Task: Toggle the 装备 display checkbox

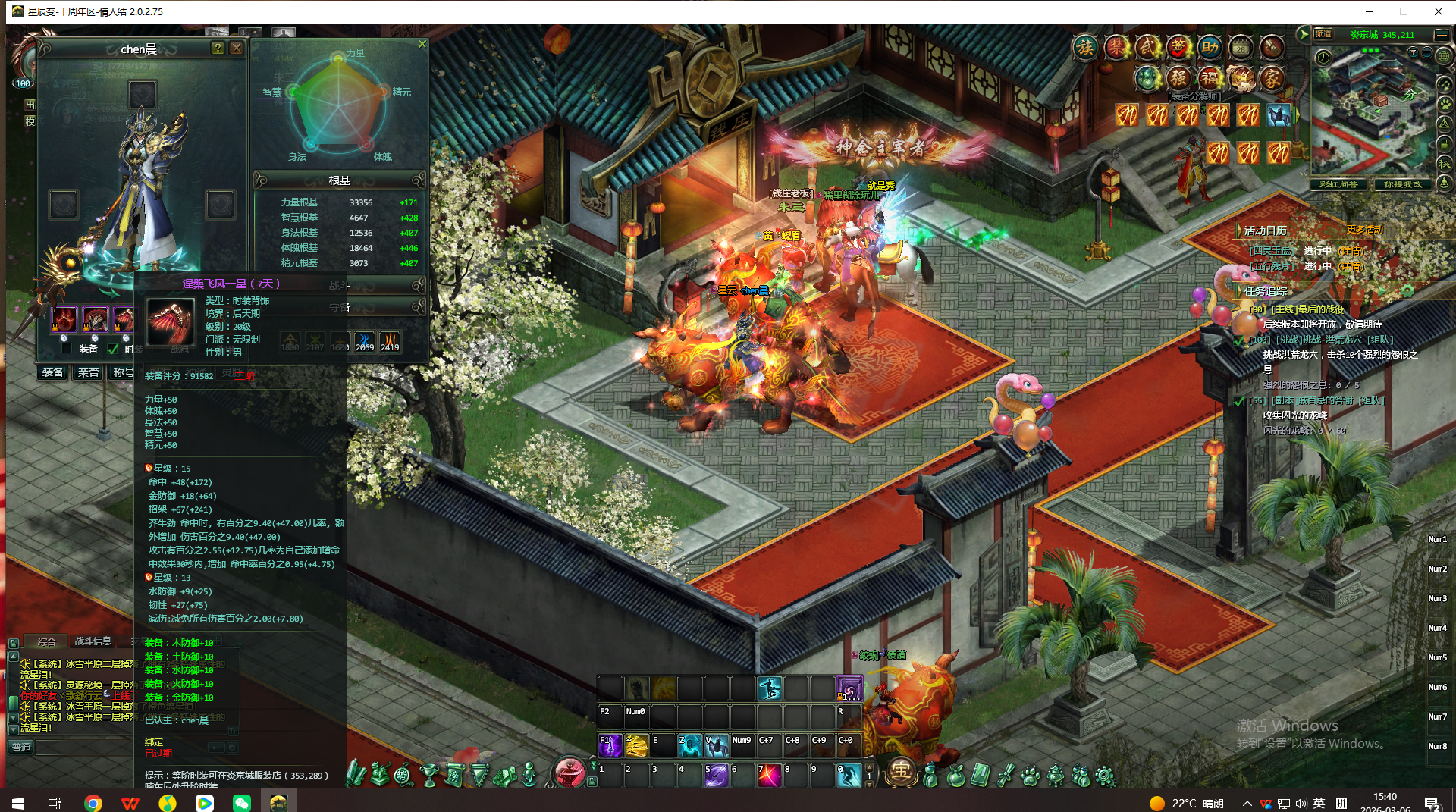Action: tap(67, 349)
